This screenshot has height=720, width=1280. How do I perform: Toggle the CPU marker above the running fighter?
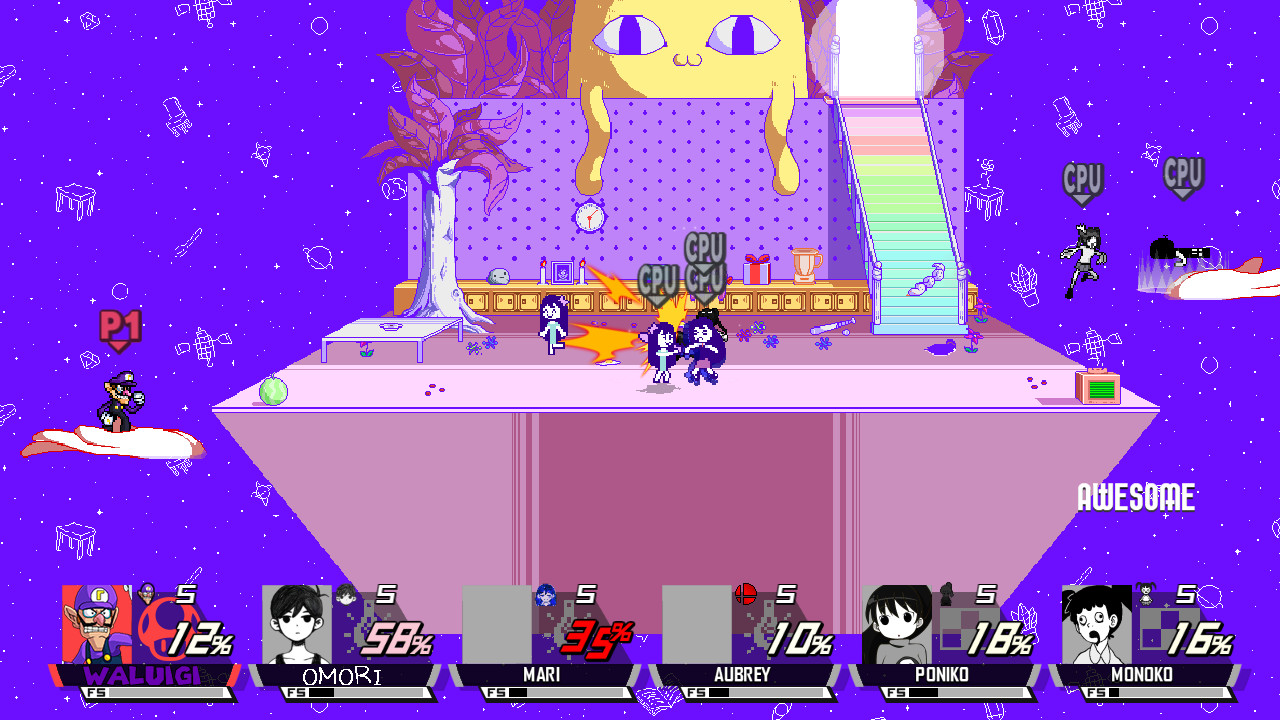tap(1083, 179)
